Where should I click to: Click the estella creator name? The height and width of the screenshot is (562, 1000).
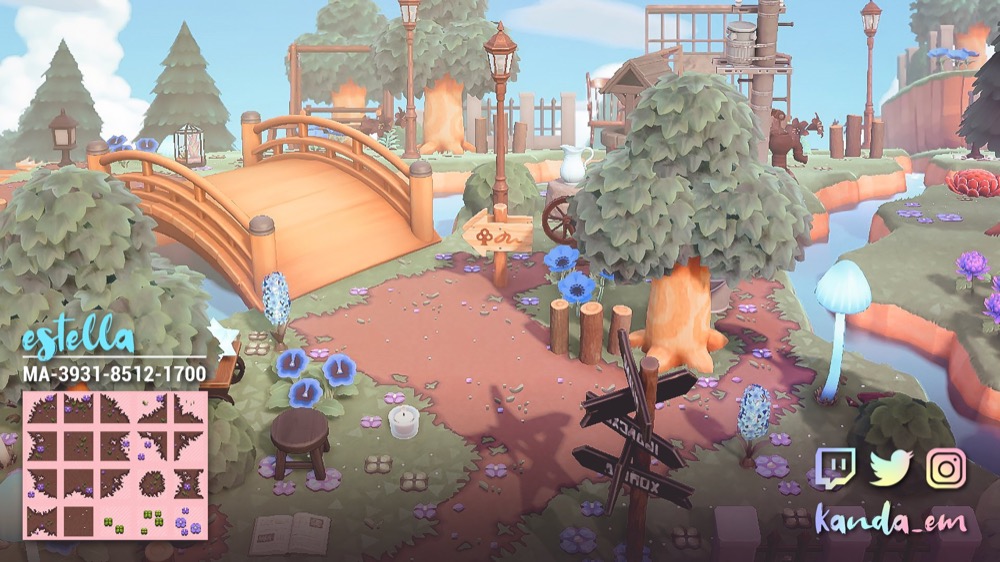pos(77,337)
